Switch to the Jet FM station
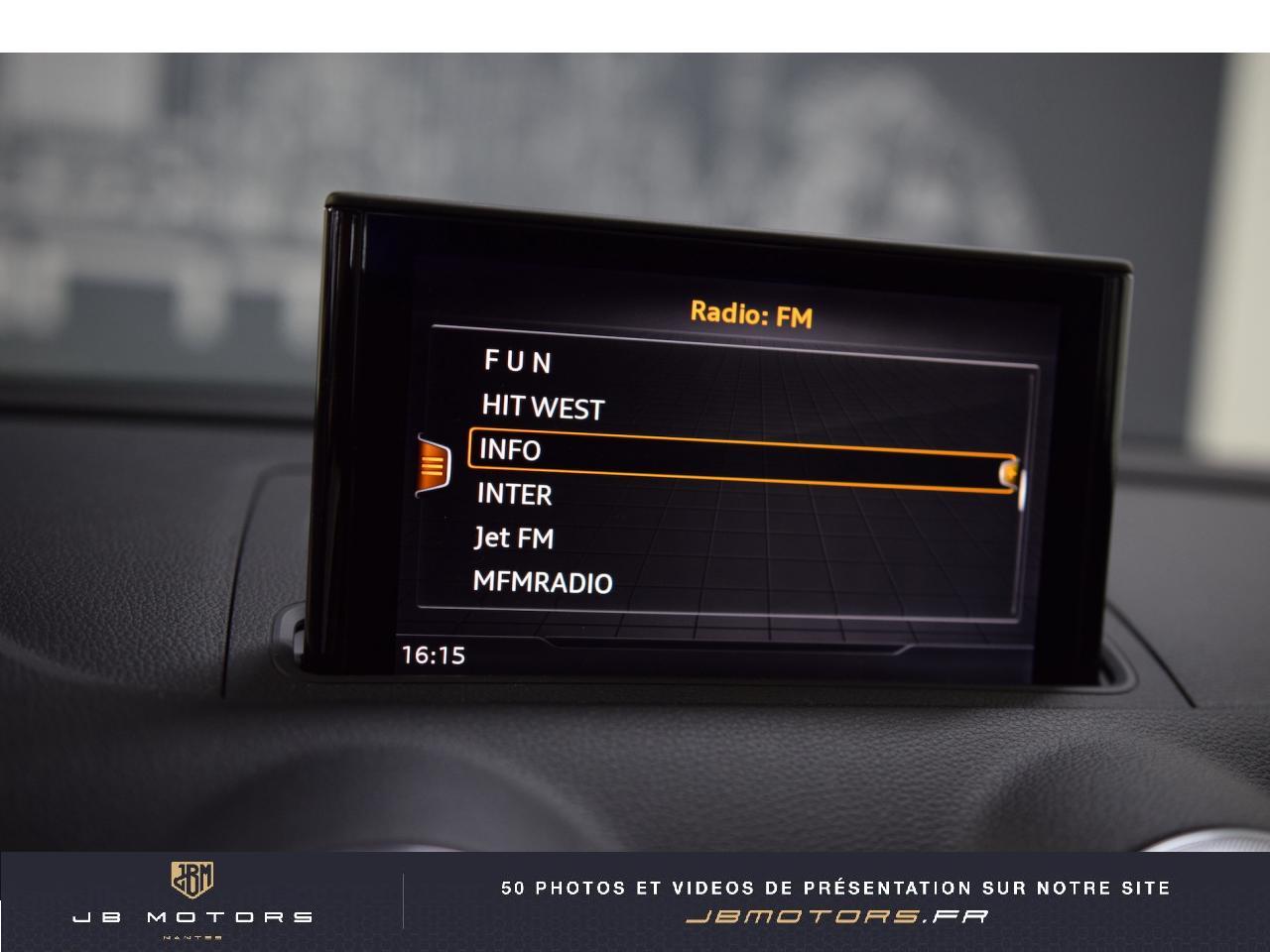The width and height of the screenshot is (1270, 952). coord(514,538)
